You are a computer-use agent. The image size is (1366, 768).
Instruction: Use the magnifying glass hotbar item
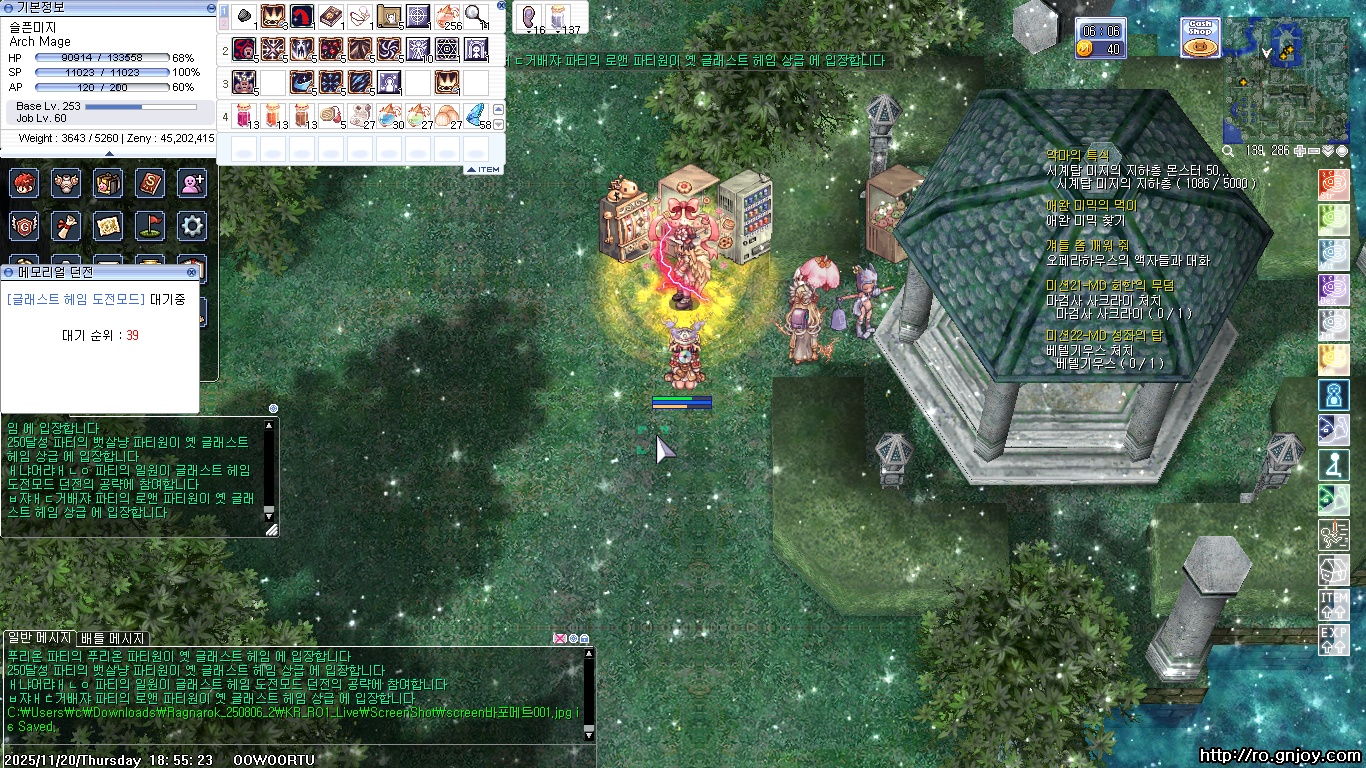pyautogui.click(x=475, y=16)
